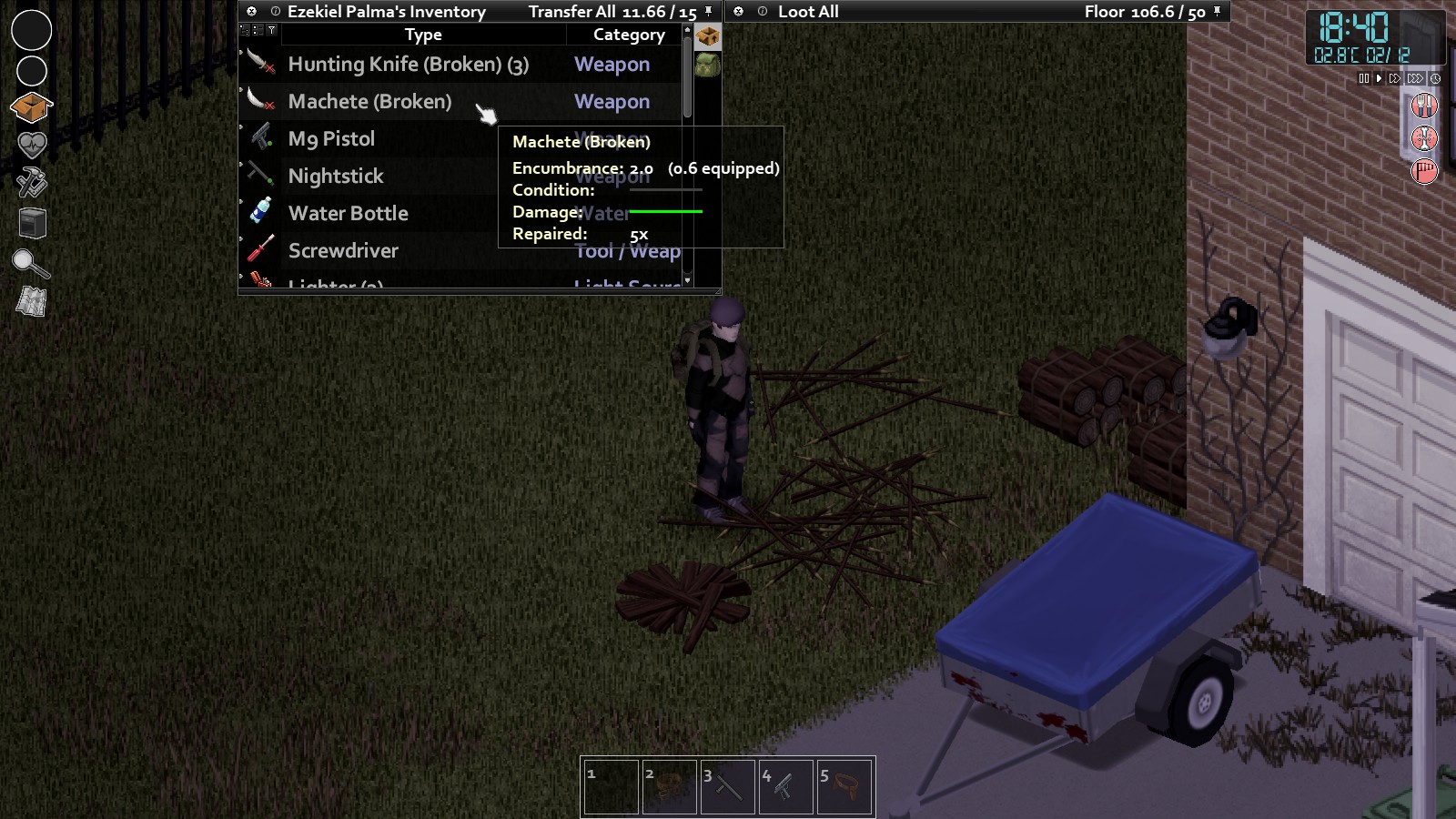Select the search magnifying glass icon

pyautogui.click(x=30, y=266)
